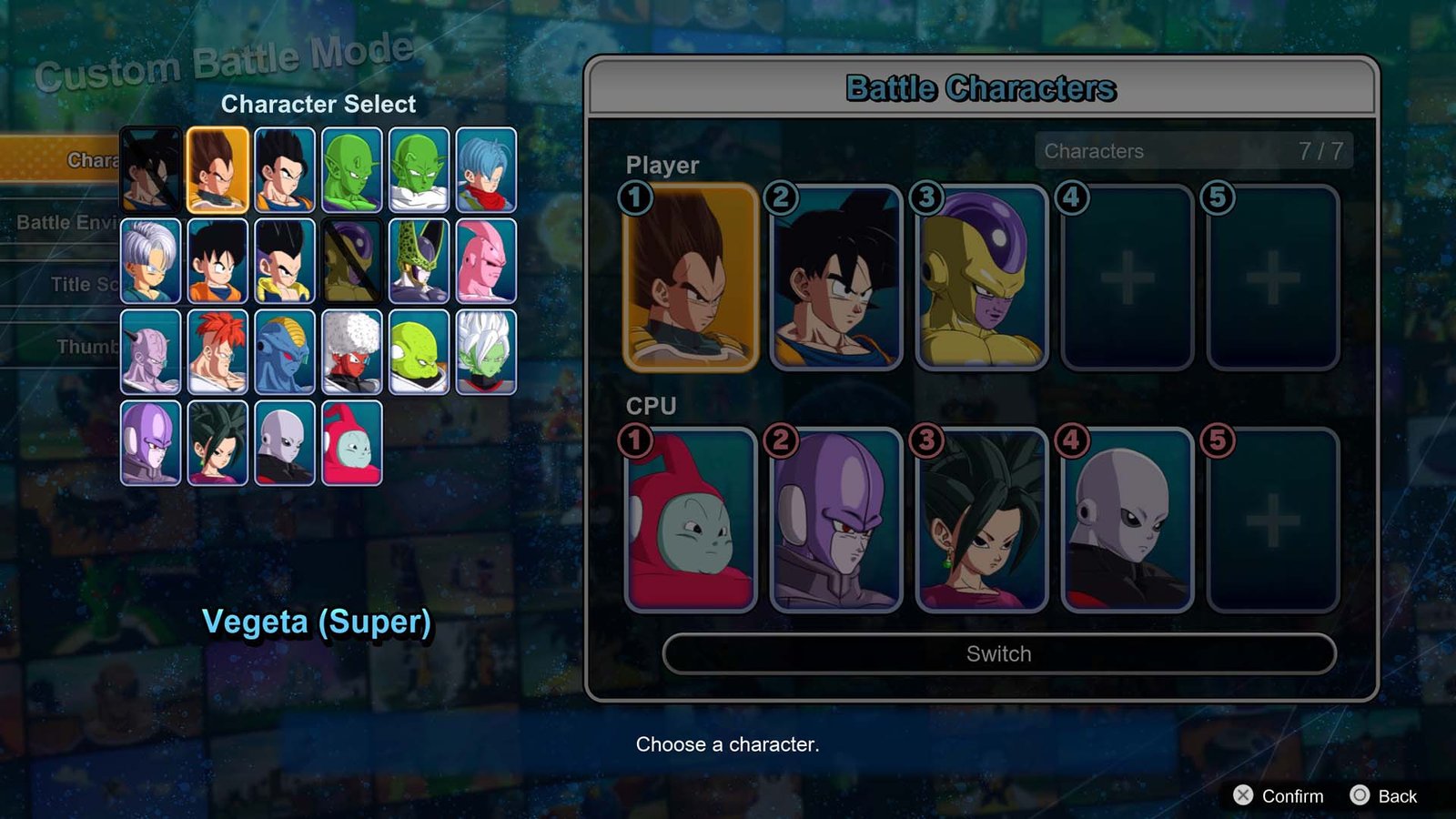This screenshot has width=1456, height=819.
Task: Pick Future Trunks with the red scarf
Action: 486,169
